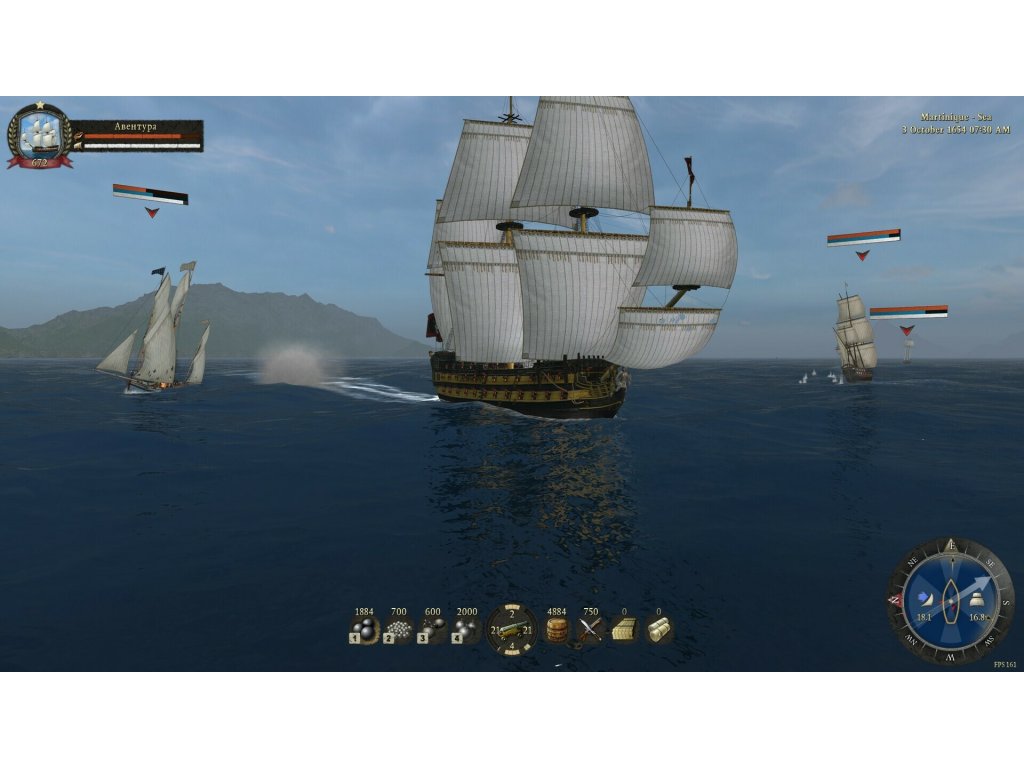Select the wooden planks icon

point(624,630)
